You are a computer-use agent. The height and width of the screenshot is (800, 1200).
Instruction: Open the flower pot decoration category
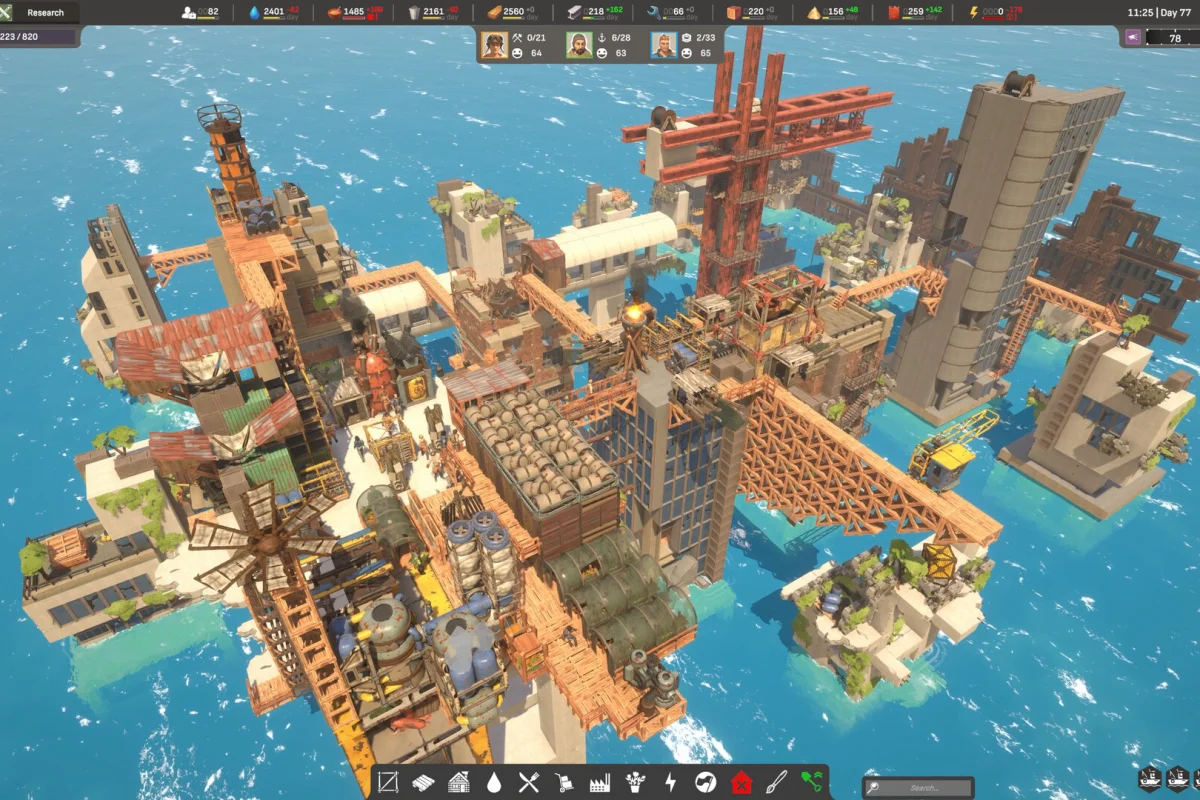coord(634,783)
